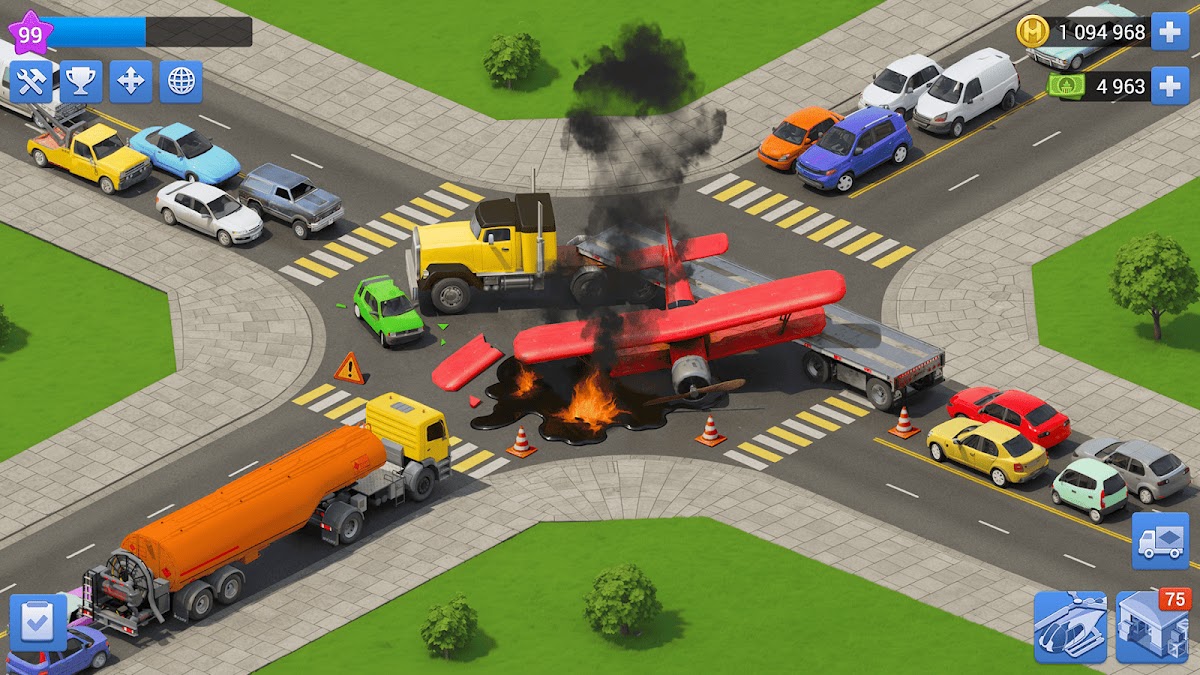Open the globe world menu
Screen dimensions: 1200x675
[x=181, y=82]
